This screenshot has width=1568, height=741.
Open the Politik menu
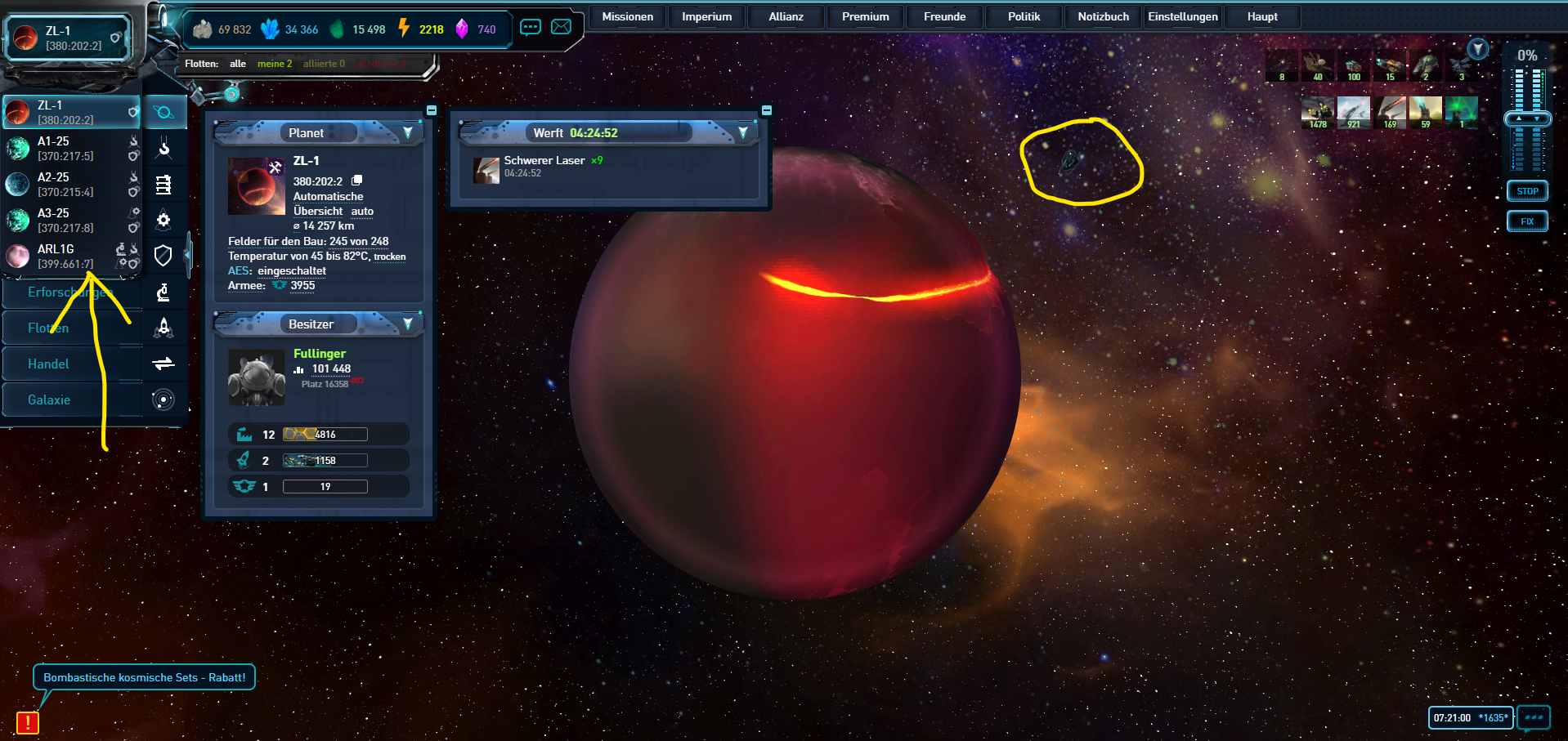point(1024,16)
